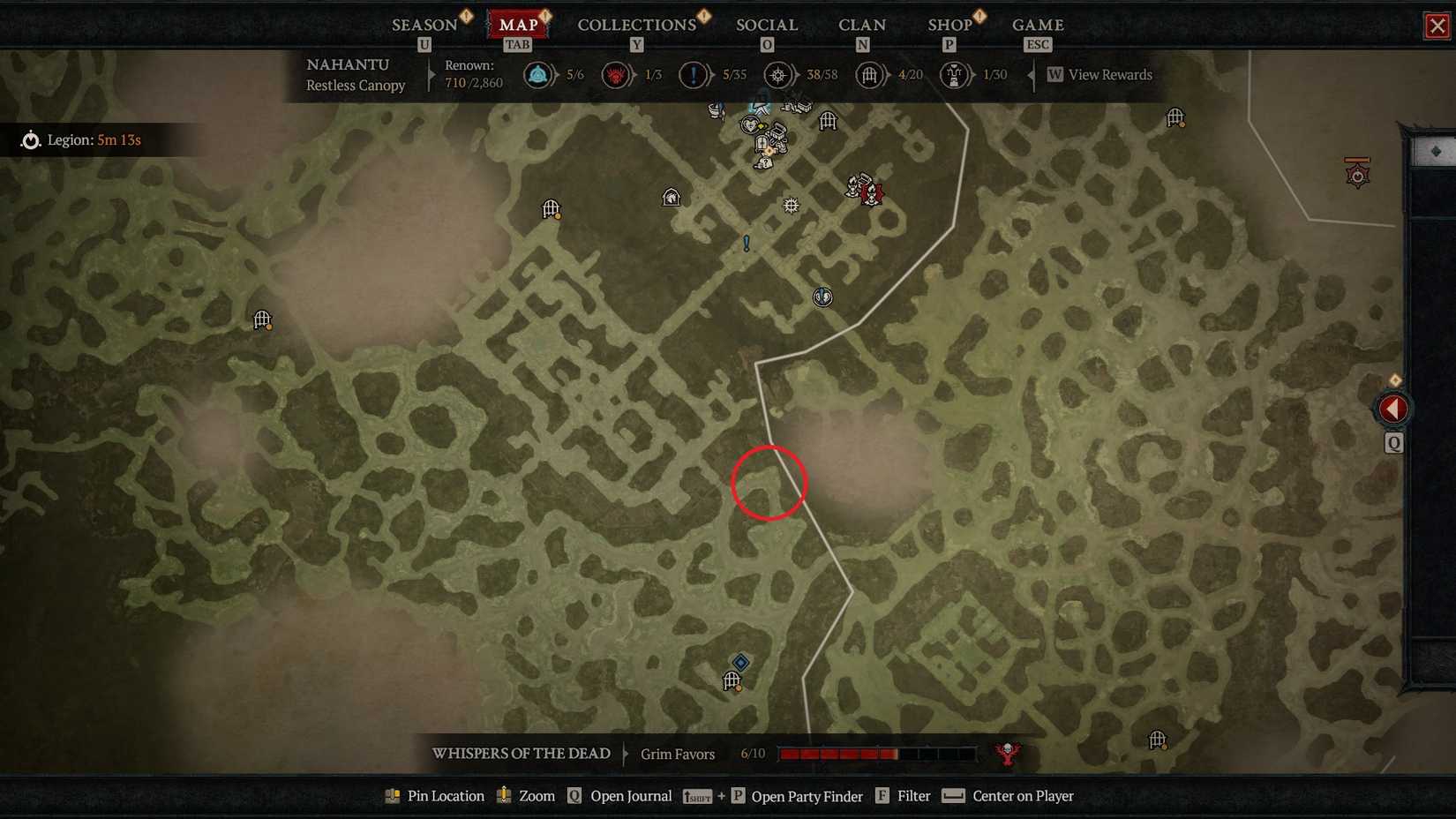Image resolution: width=1456 pixels, height=819 pixels.
Task: Click the Grim Favors progress bar
Action: click(838, 754)
